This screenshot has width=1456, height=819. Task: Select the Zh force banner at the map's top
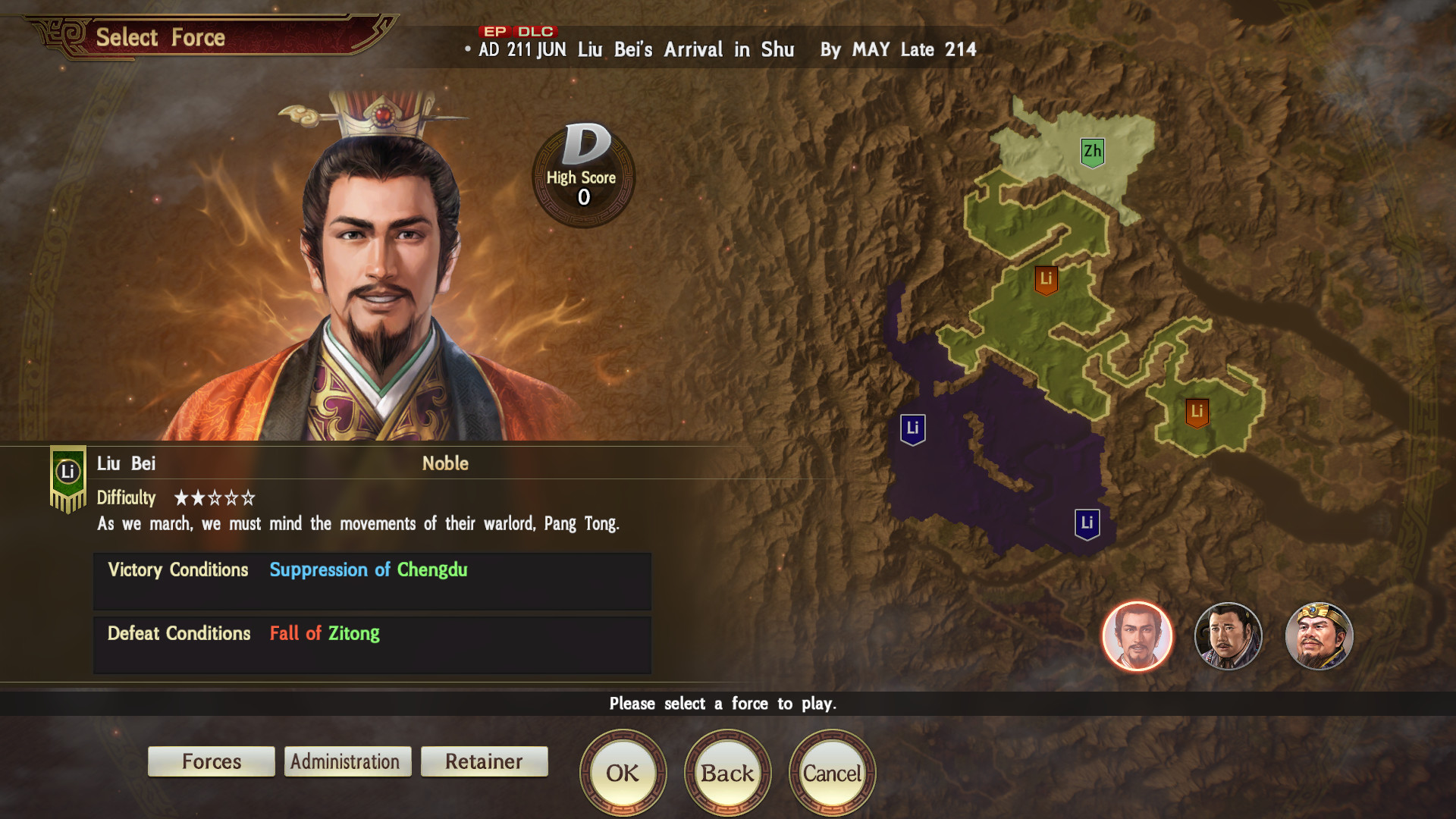coord(1092,151)
